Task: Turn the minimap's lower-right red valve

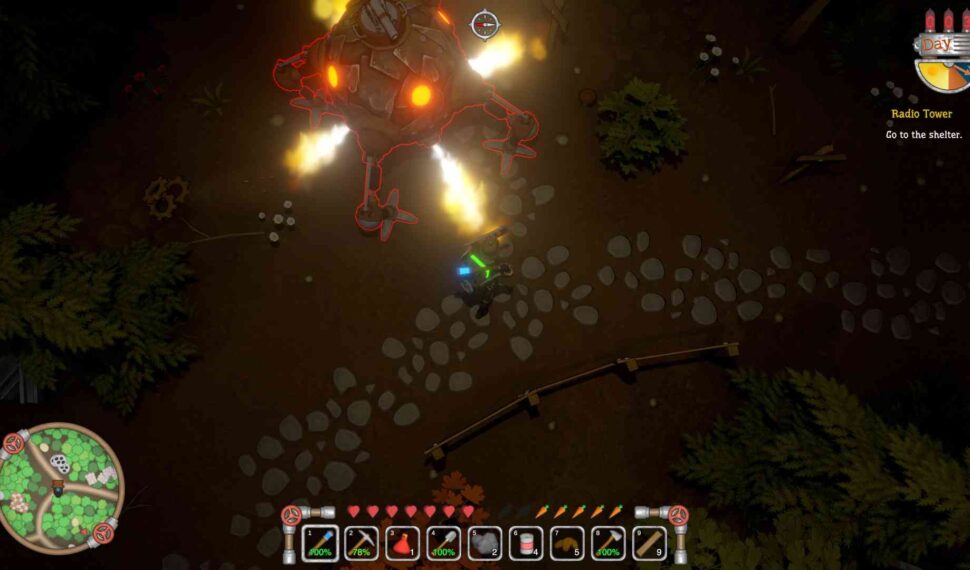Action: [x=104, y=534]
